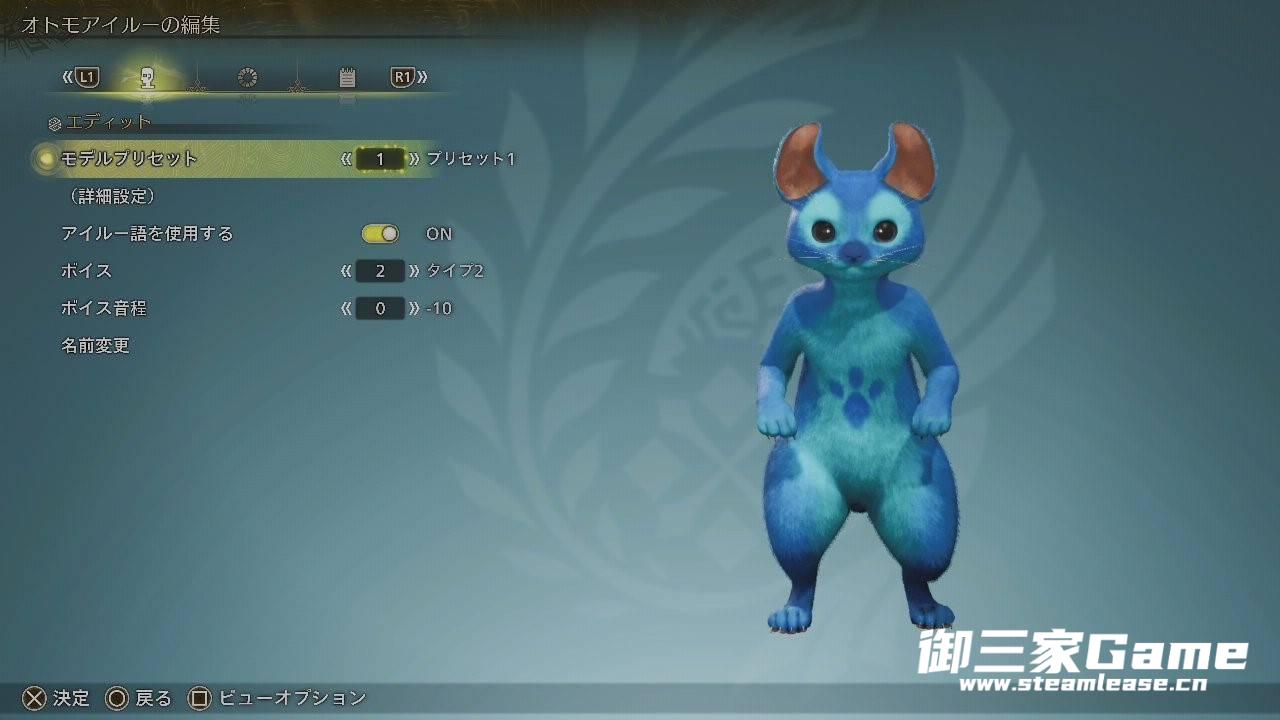Open the notepad icon tab
This screenshot has height=720, width=1280.
pos(347,77)
